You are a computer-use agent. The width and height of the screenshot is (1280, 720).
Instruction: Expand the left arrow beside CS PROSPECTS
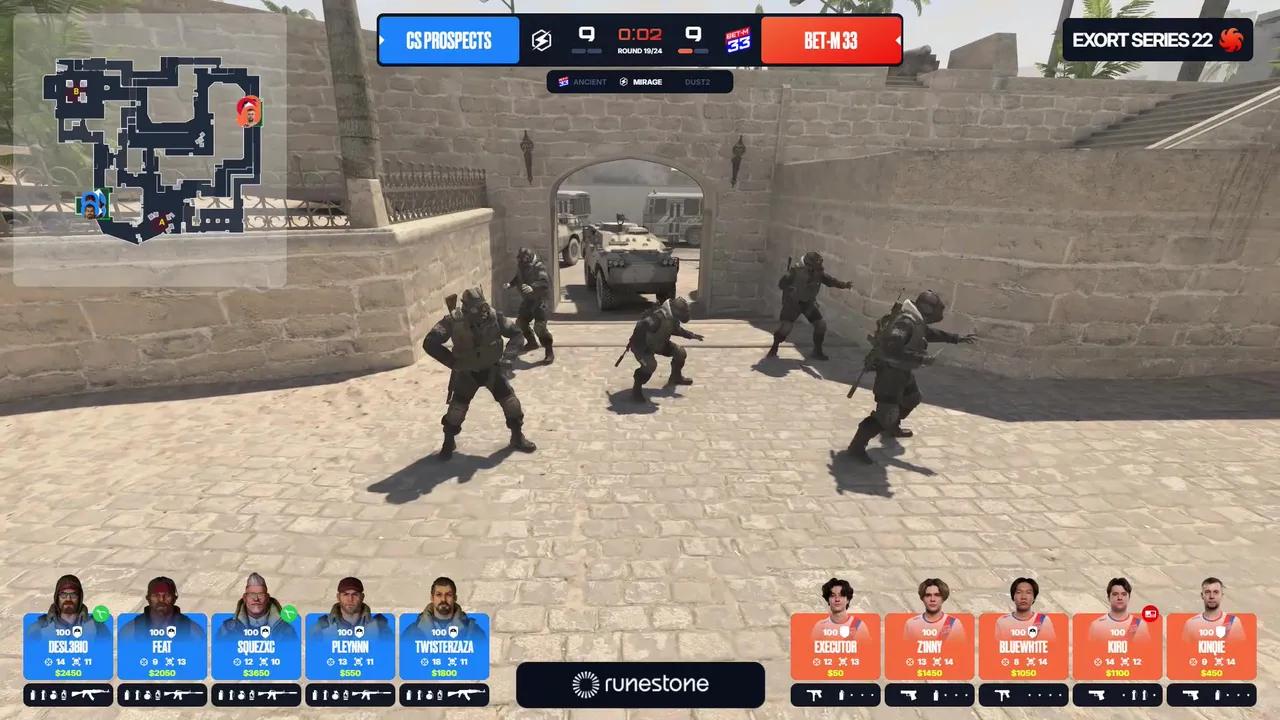click(382, 40)
